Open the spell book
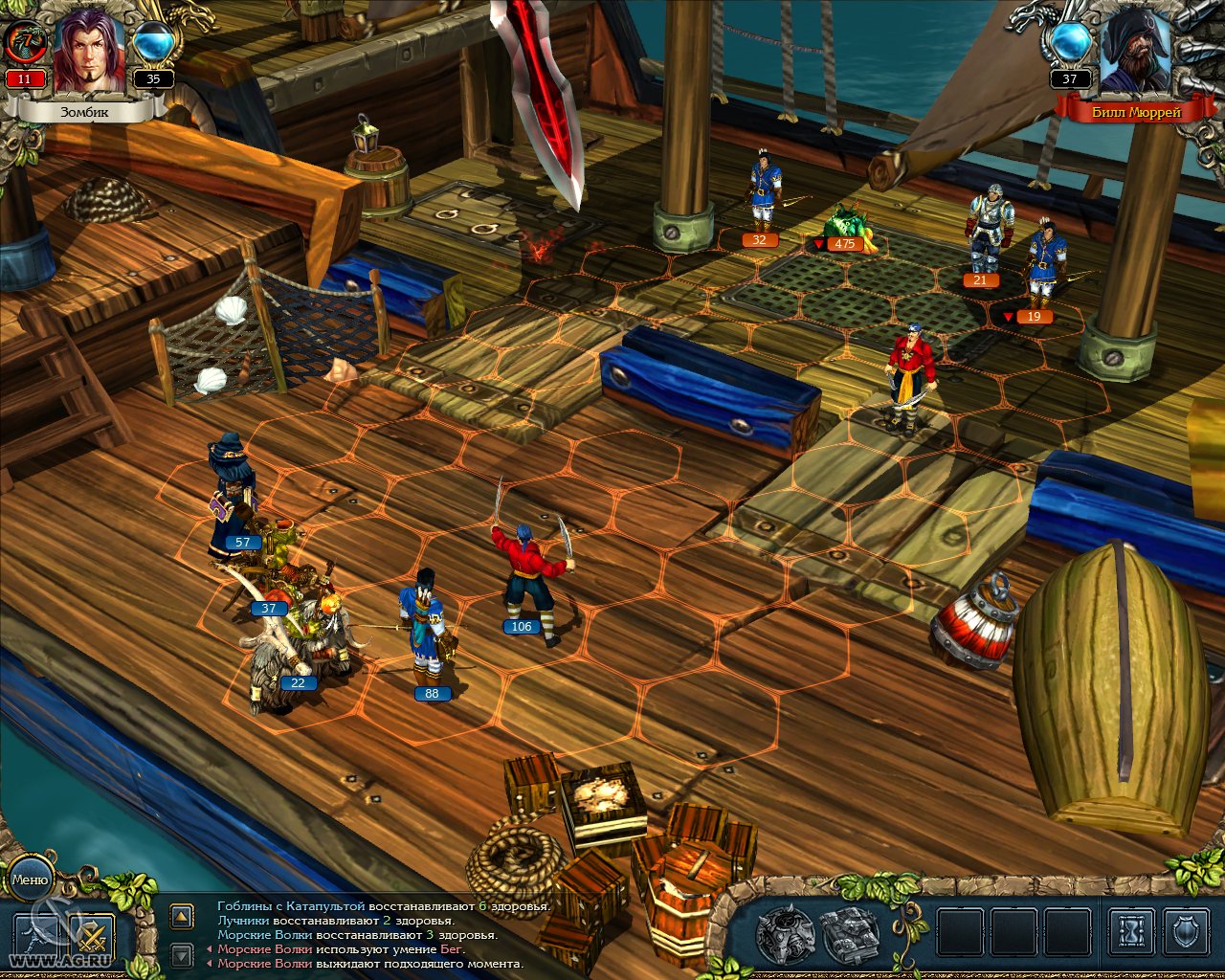Image resolution: width=1225 pixels, height=980 pixels. 851,933
